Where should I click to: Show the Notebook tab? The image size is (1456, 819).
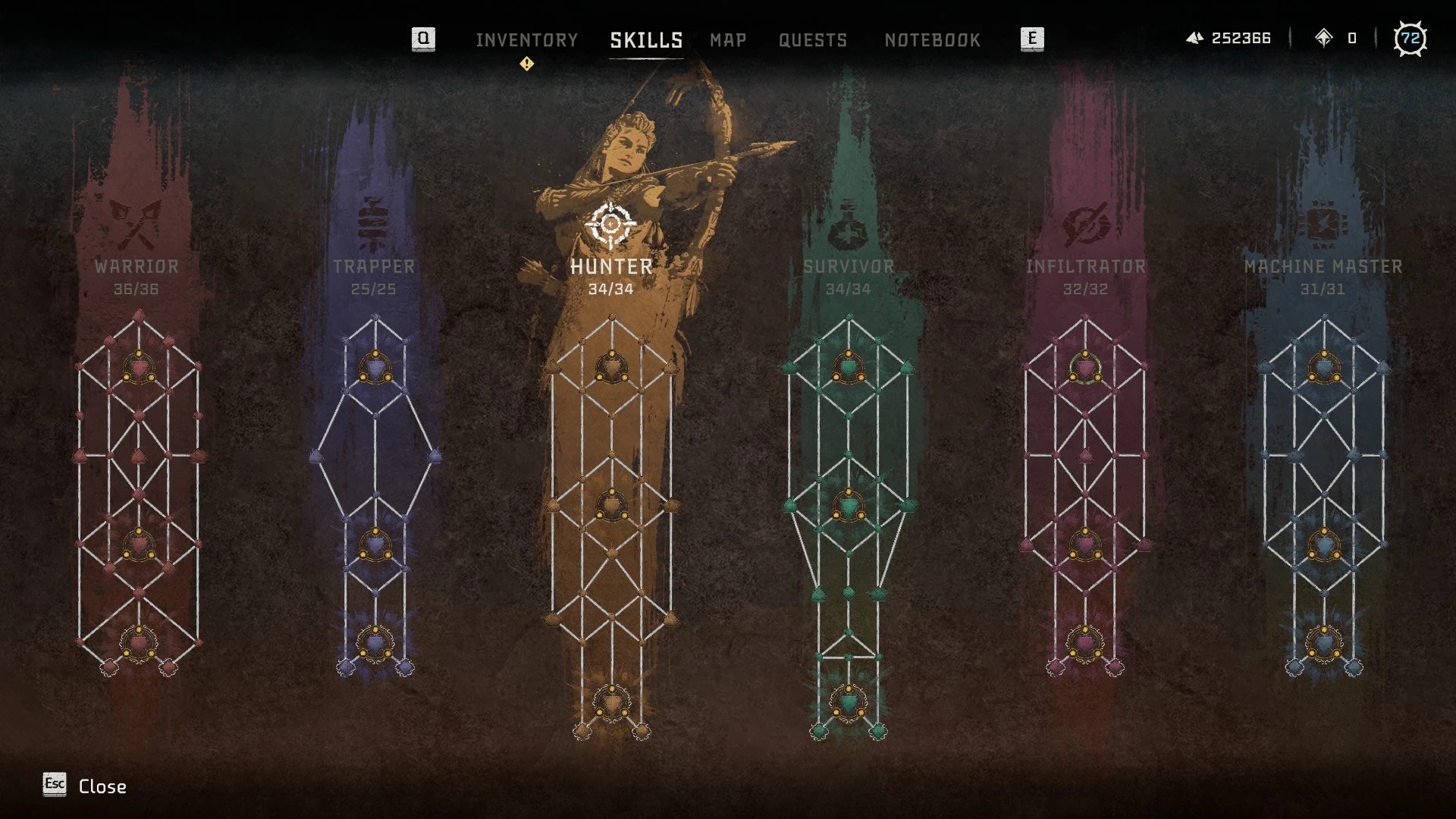point(932,40)
